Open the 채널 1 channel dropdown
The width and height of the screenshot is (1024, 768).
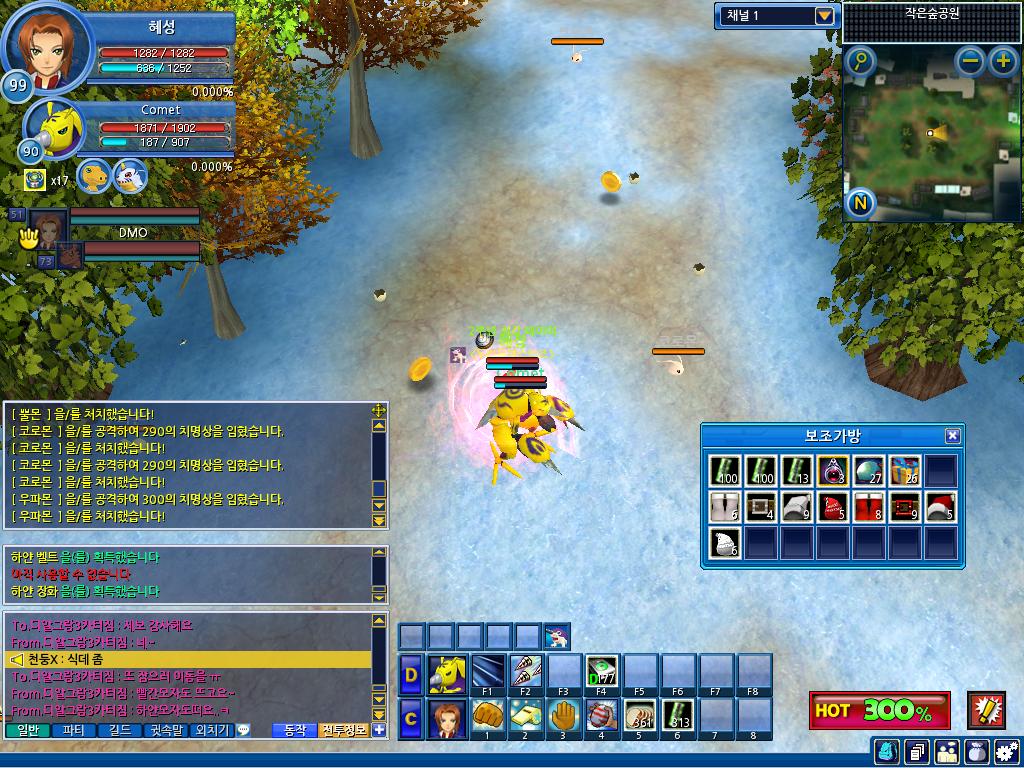click(824, 16)
